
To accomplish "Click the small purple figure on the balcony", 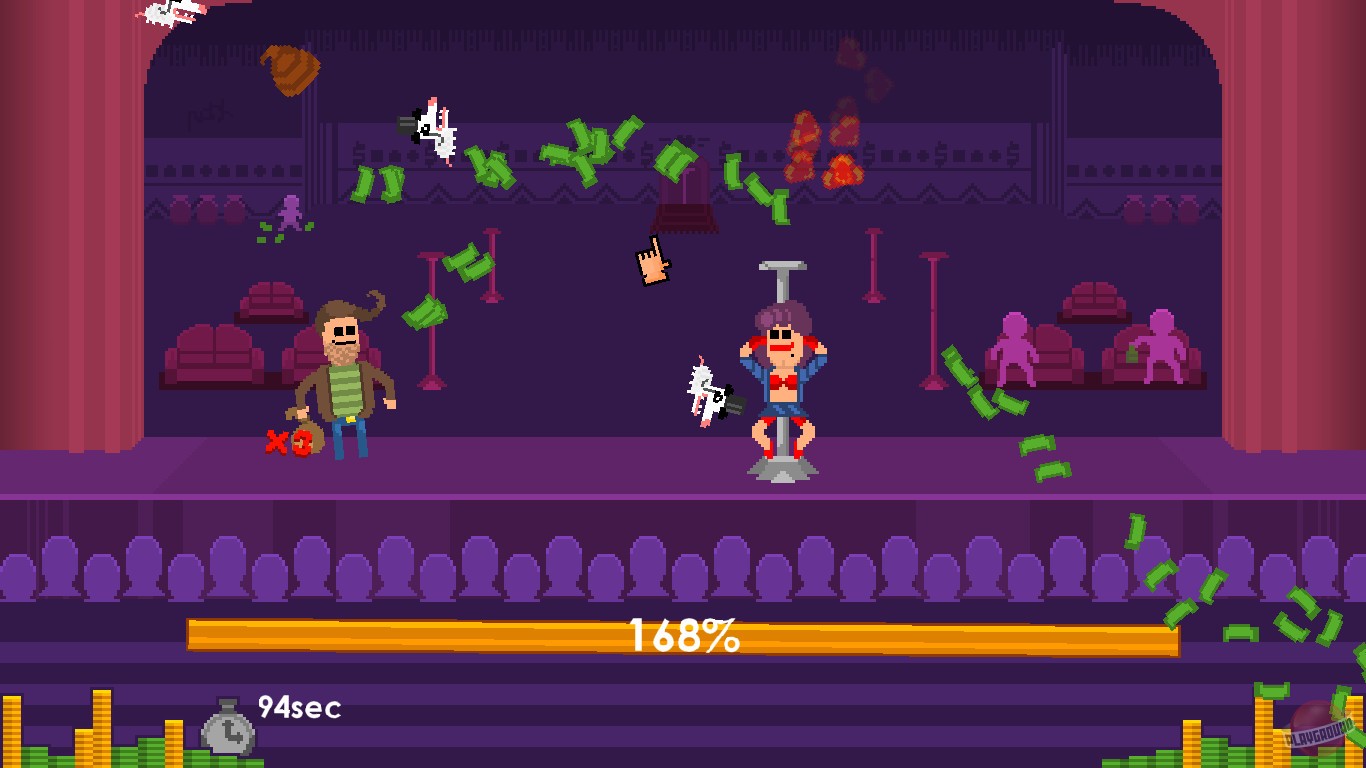I will pyautogui.click(x=291, y=213).
